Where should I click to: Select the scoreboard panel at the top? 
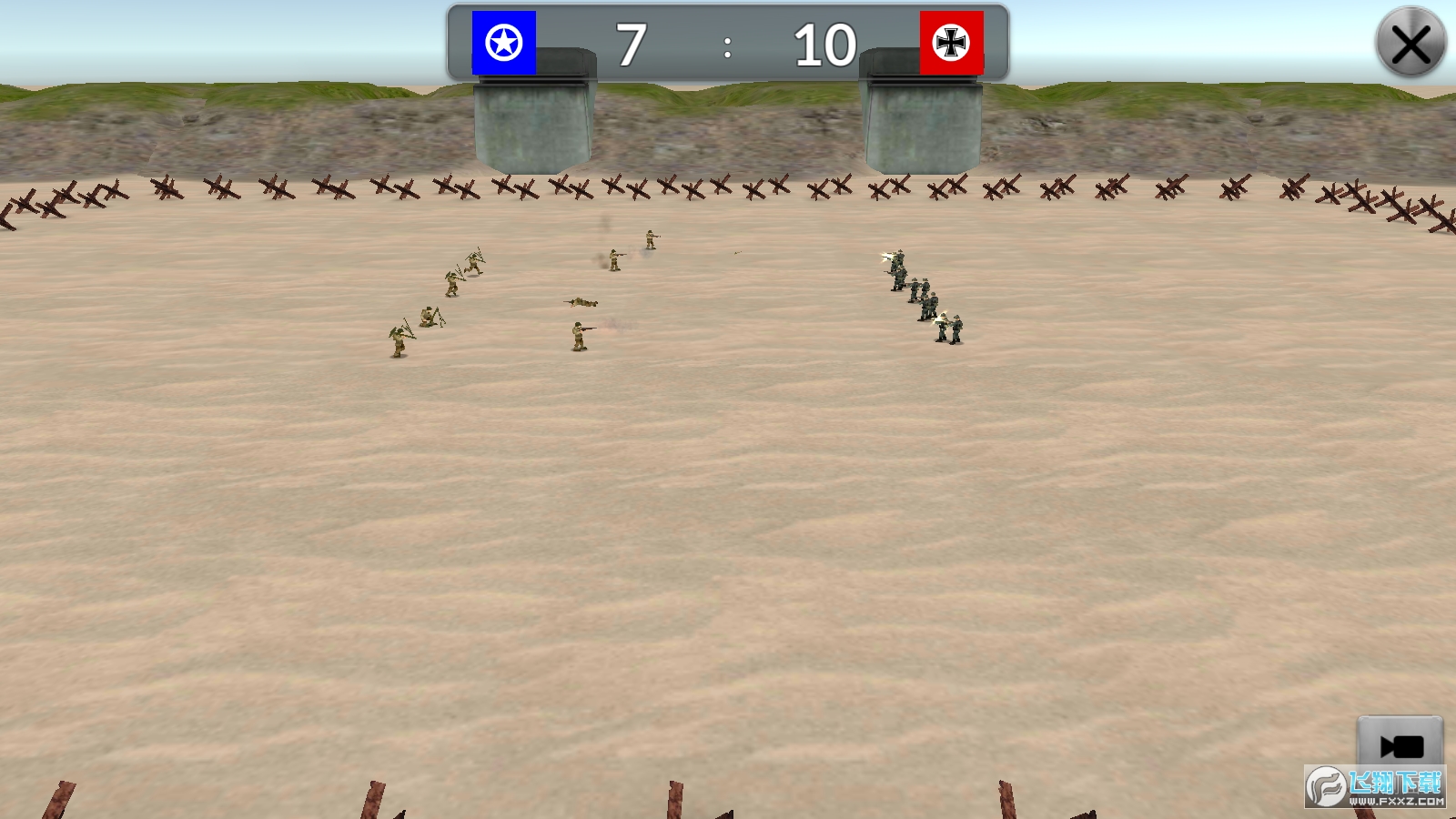point(725,41)
